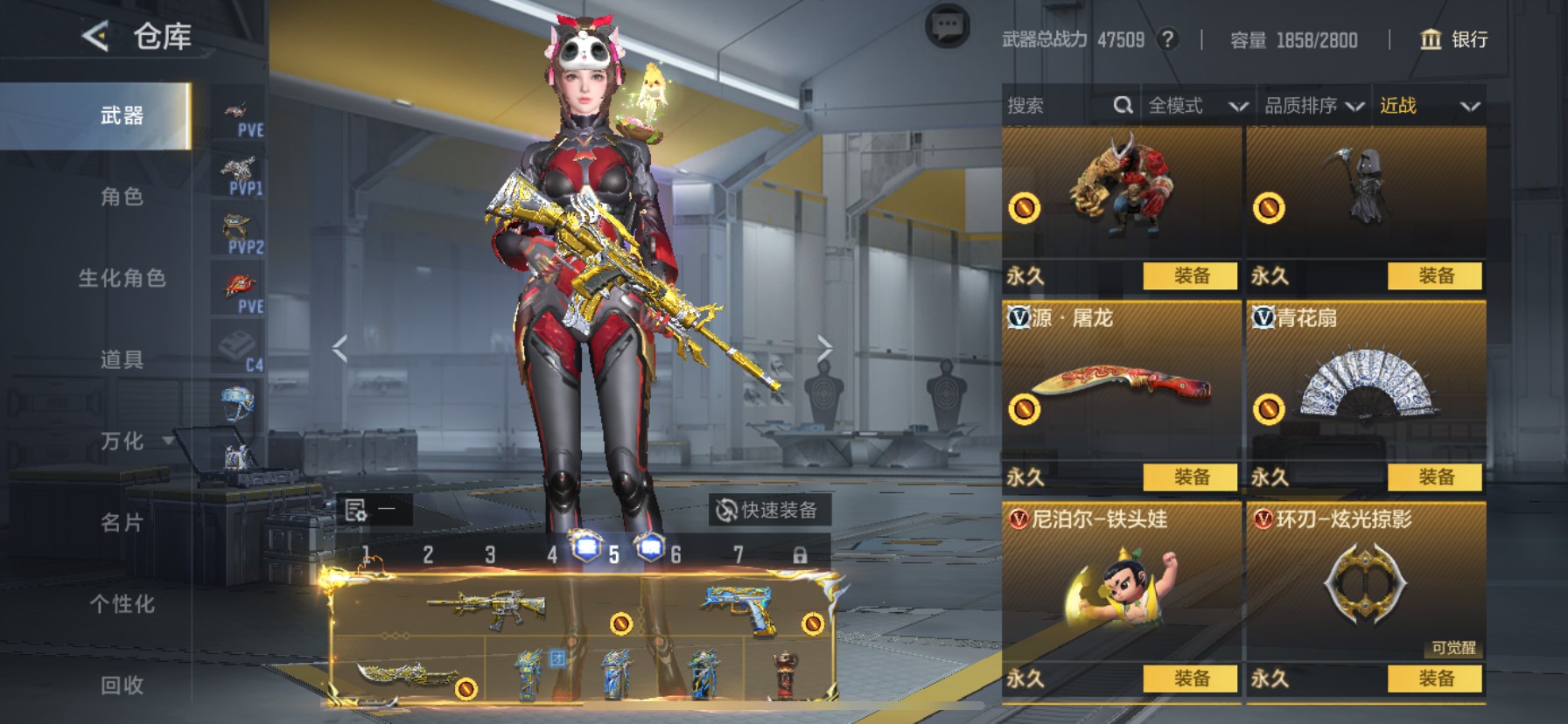Viewport: 1568px width, 724px height.
Task: Select the 道具 items tab
Action: tap(122, 359)
